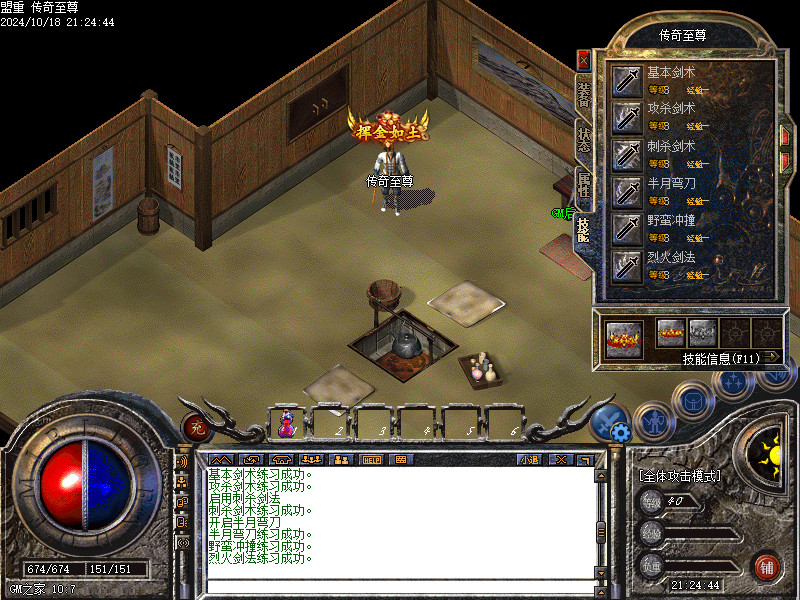This screenshot has width=800, height=600.
Task: Click the HELP button above chat
Action: point(371,460)
